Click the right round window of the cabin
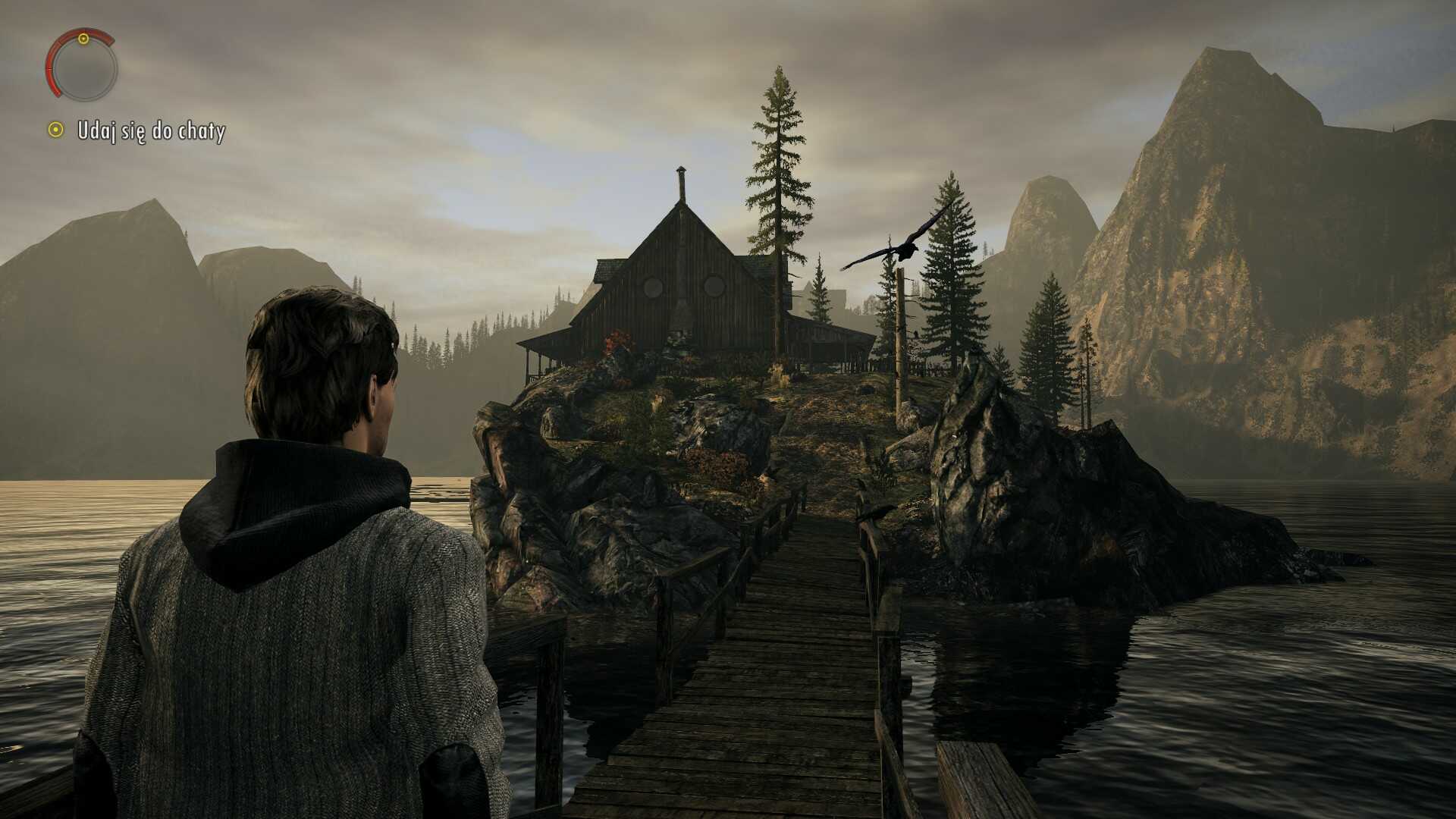Viewport: 1456px width, 819px height. tap(714, 286)
